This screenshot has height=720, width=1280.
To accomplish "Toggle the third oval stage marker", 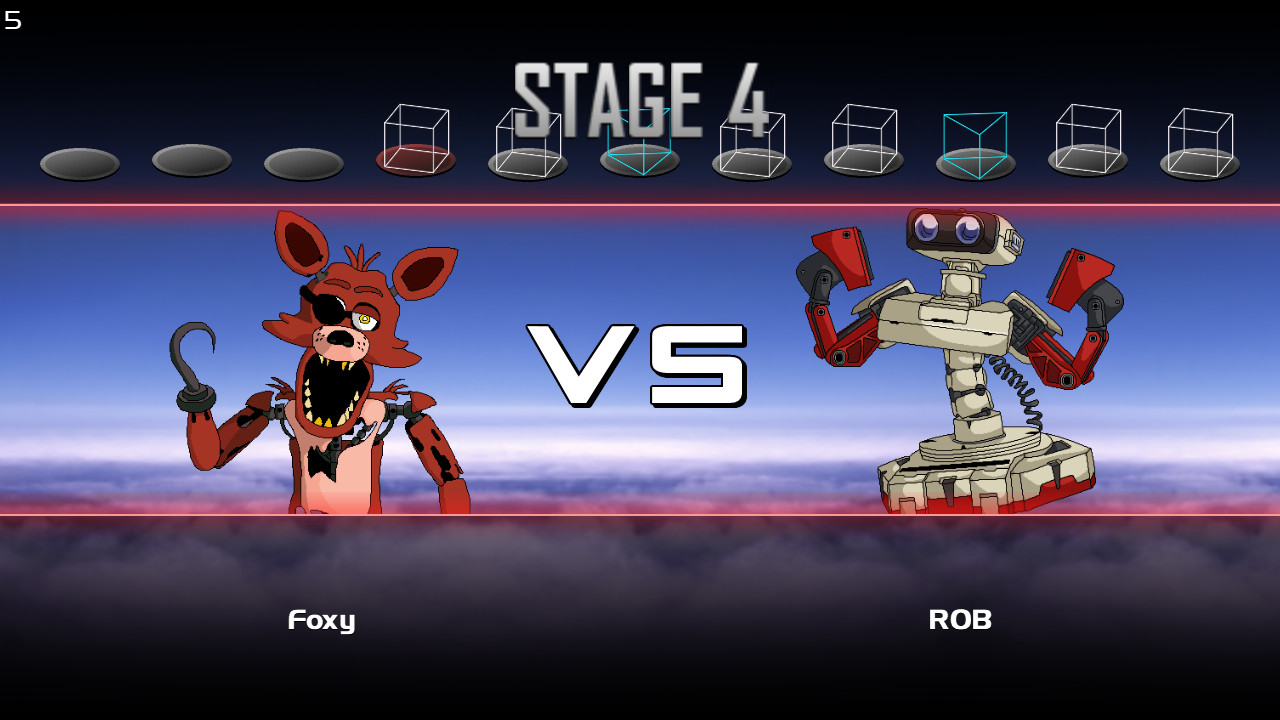I will (303, 163).
